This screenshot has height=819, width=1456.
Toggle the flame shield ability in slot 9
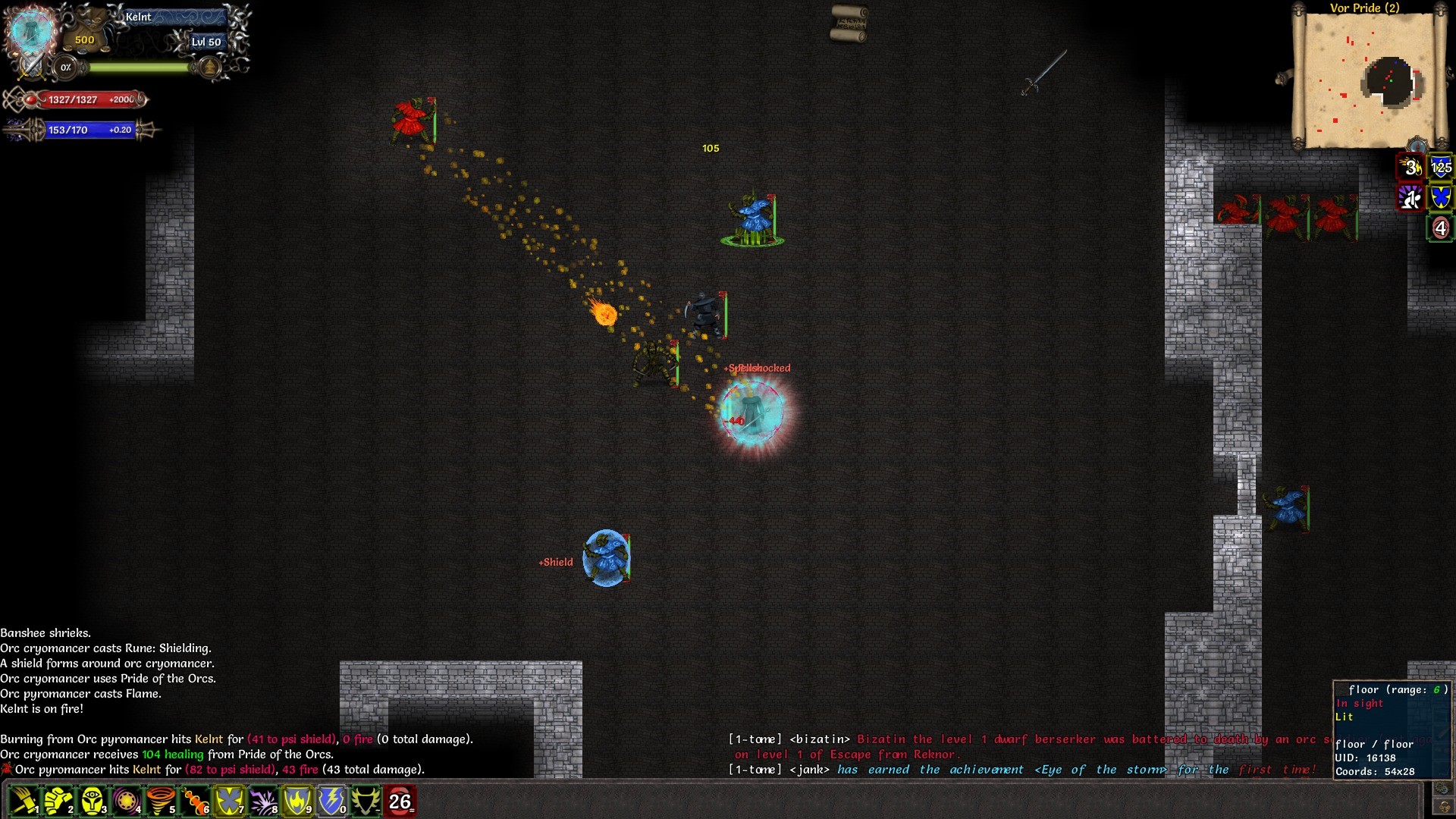coord(297,801)
